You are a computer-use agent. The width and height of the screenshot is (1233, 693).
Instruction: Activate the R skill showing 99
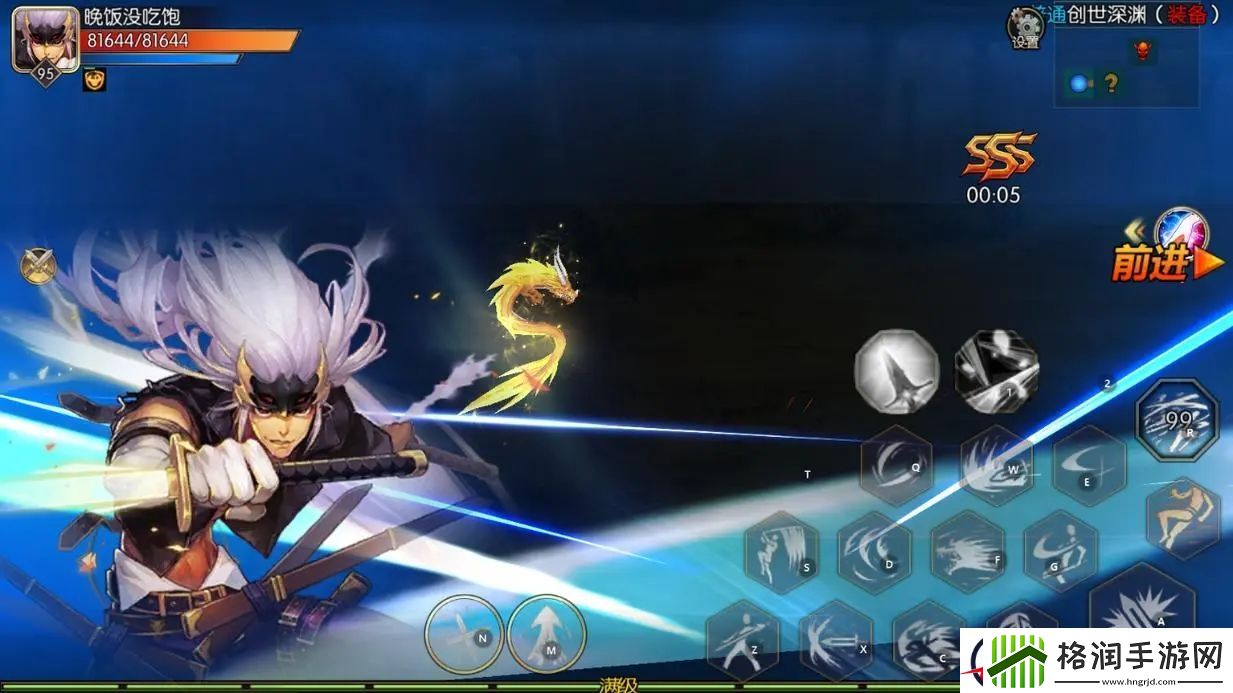(x=1177, y=419)
